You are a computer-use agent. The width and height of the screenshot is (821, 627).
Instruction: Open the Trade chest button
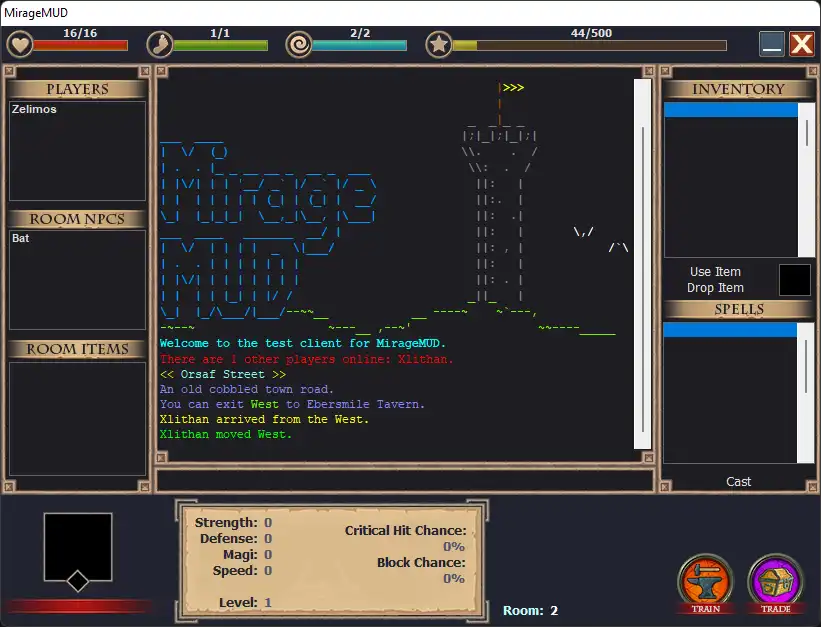click(775, 583)
